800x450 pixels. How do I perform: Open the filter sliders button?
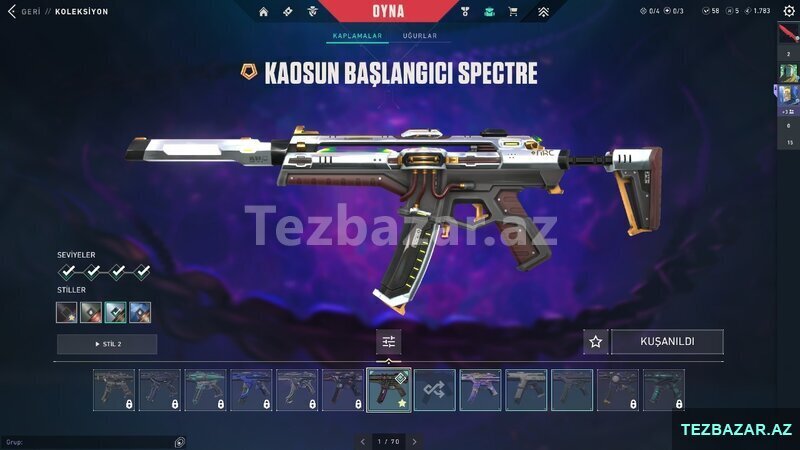(x=389, y=342)
